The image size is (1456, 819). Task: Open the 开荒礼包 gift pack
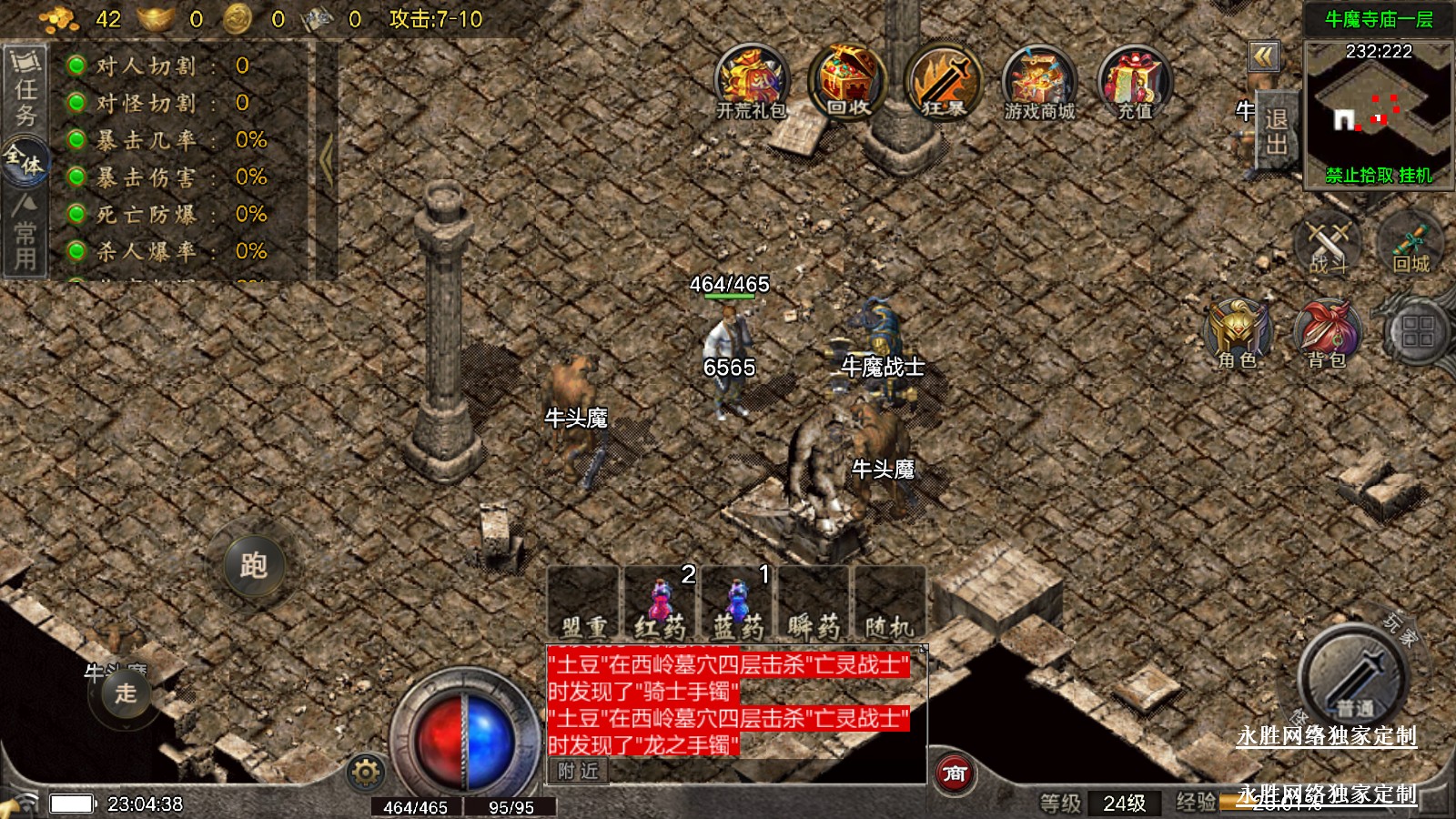coord(752,82)
